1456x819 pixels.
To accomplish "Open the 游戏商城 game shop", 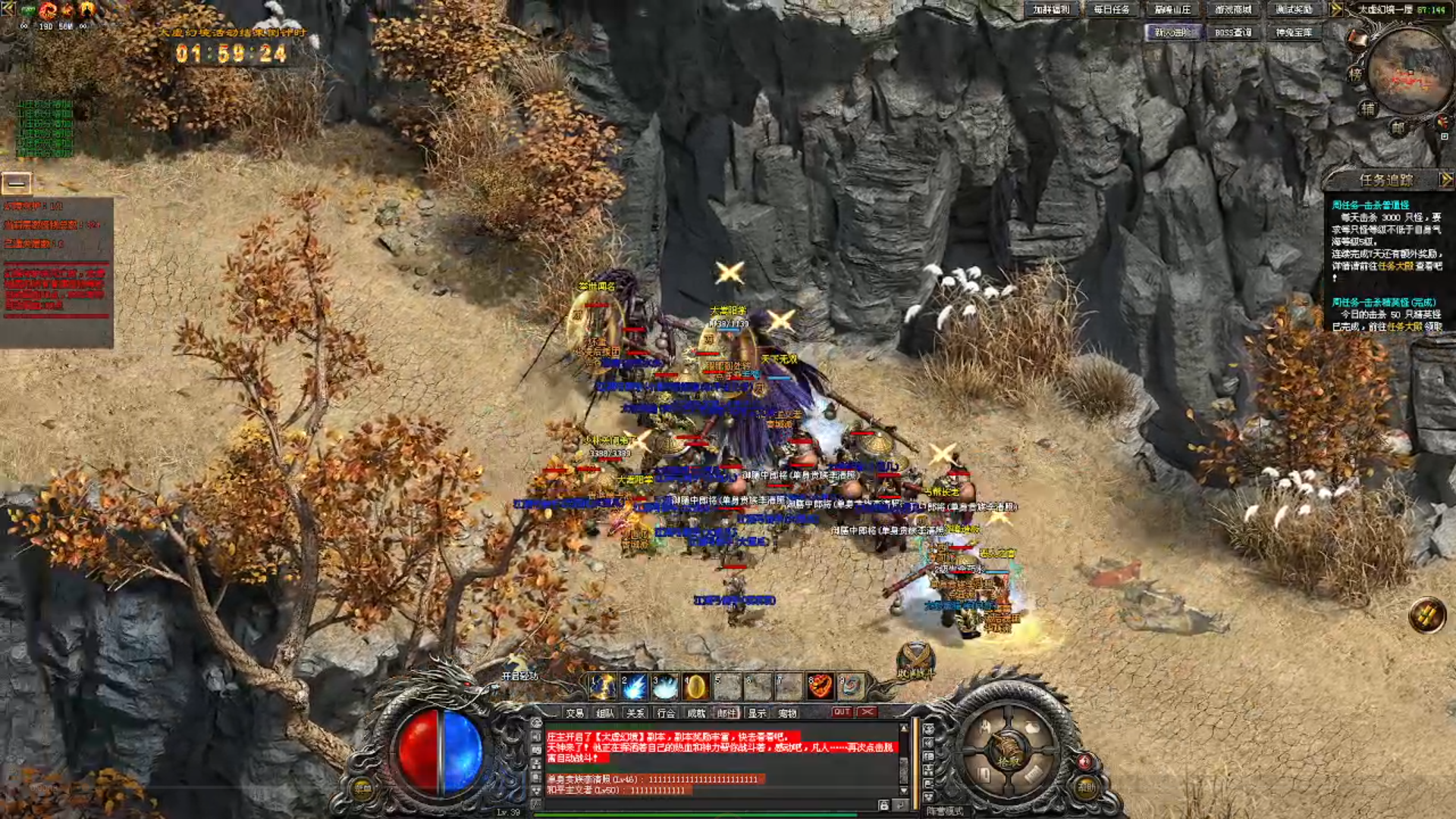I will point(1233,10).
